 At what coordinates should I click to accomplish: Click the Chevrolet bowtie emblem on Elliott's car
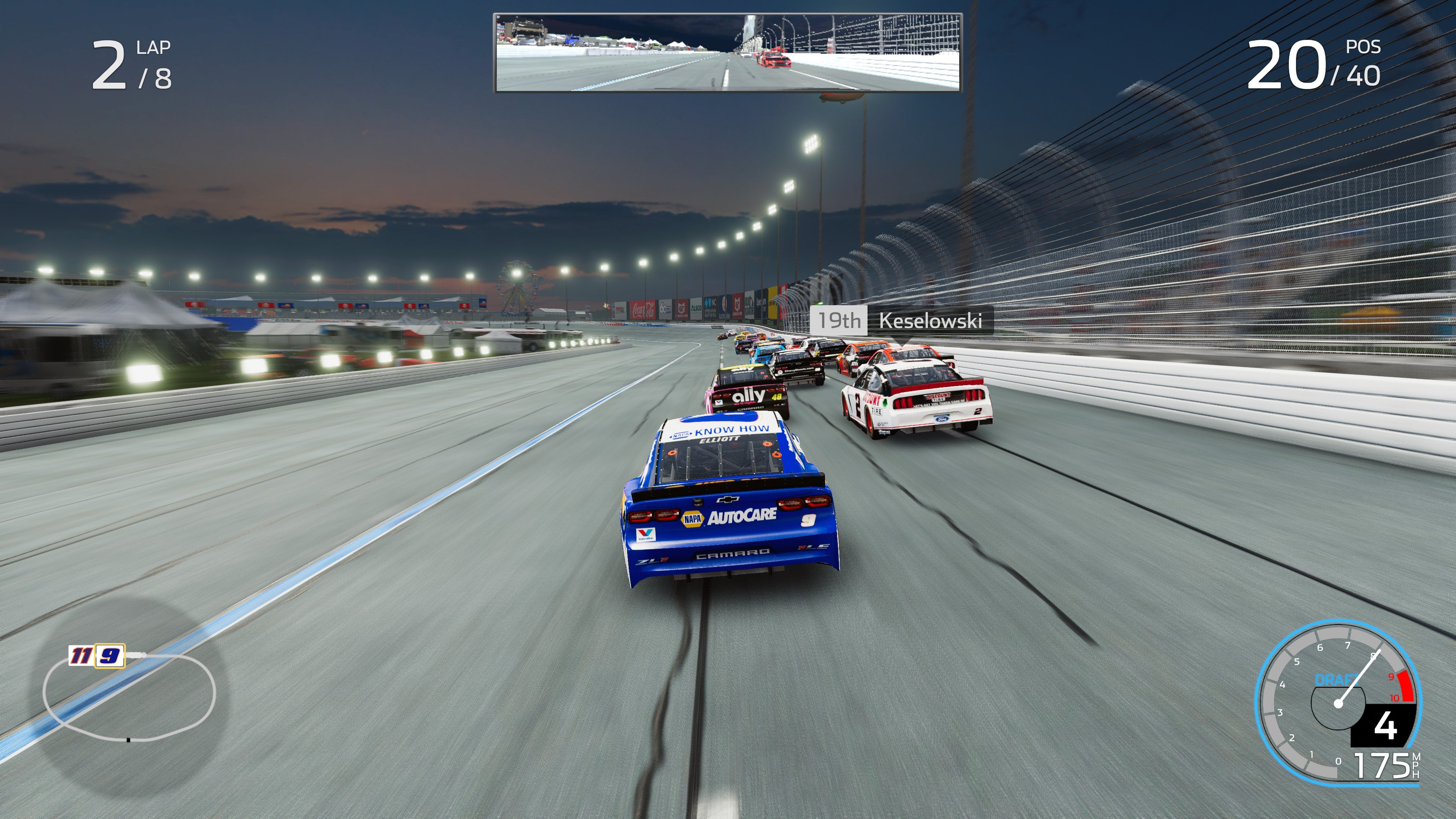tap(728, 500)
